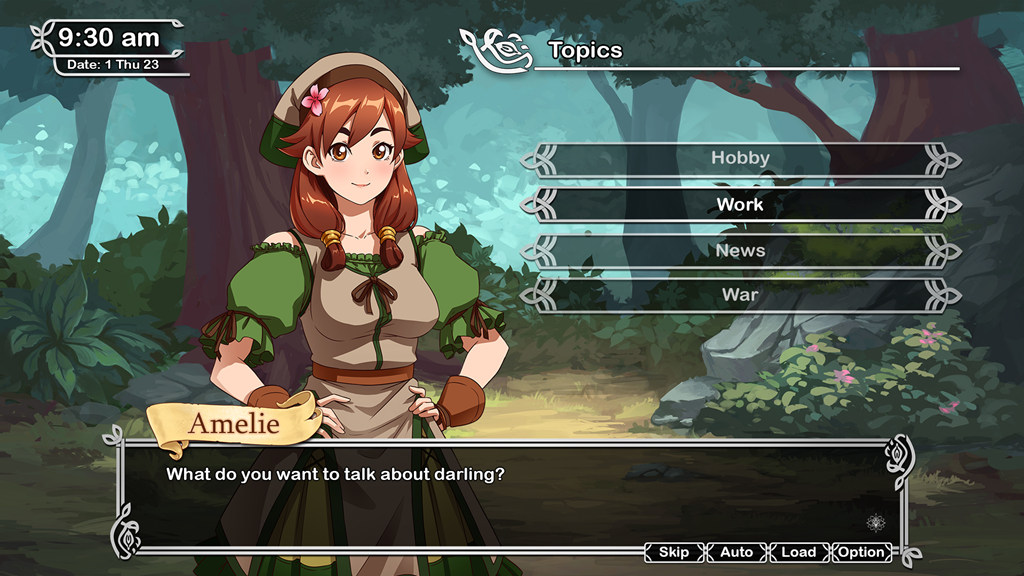This screenshot has height=576, width=1024.
Task: Pick the News topic
Action: (740, 251)
